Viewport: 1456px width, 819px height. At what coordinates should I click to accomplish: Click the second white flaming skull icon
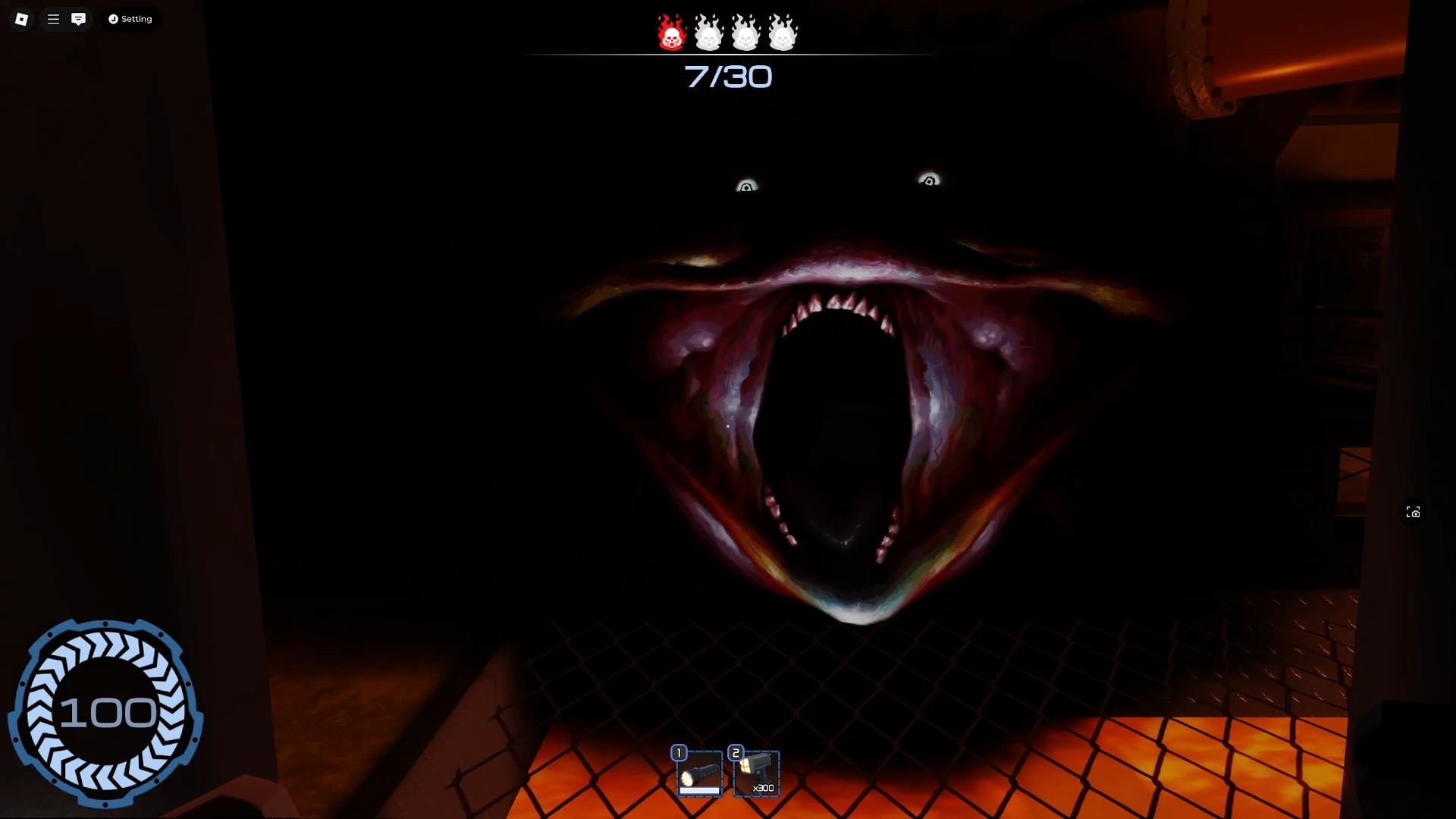click(x=708, y=32)
